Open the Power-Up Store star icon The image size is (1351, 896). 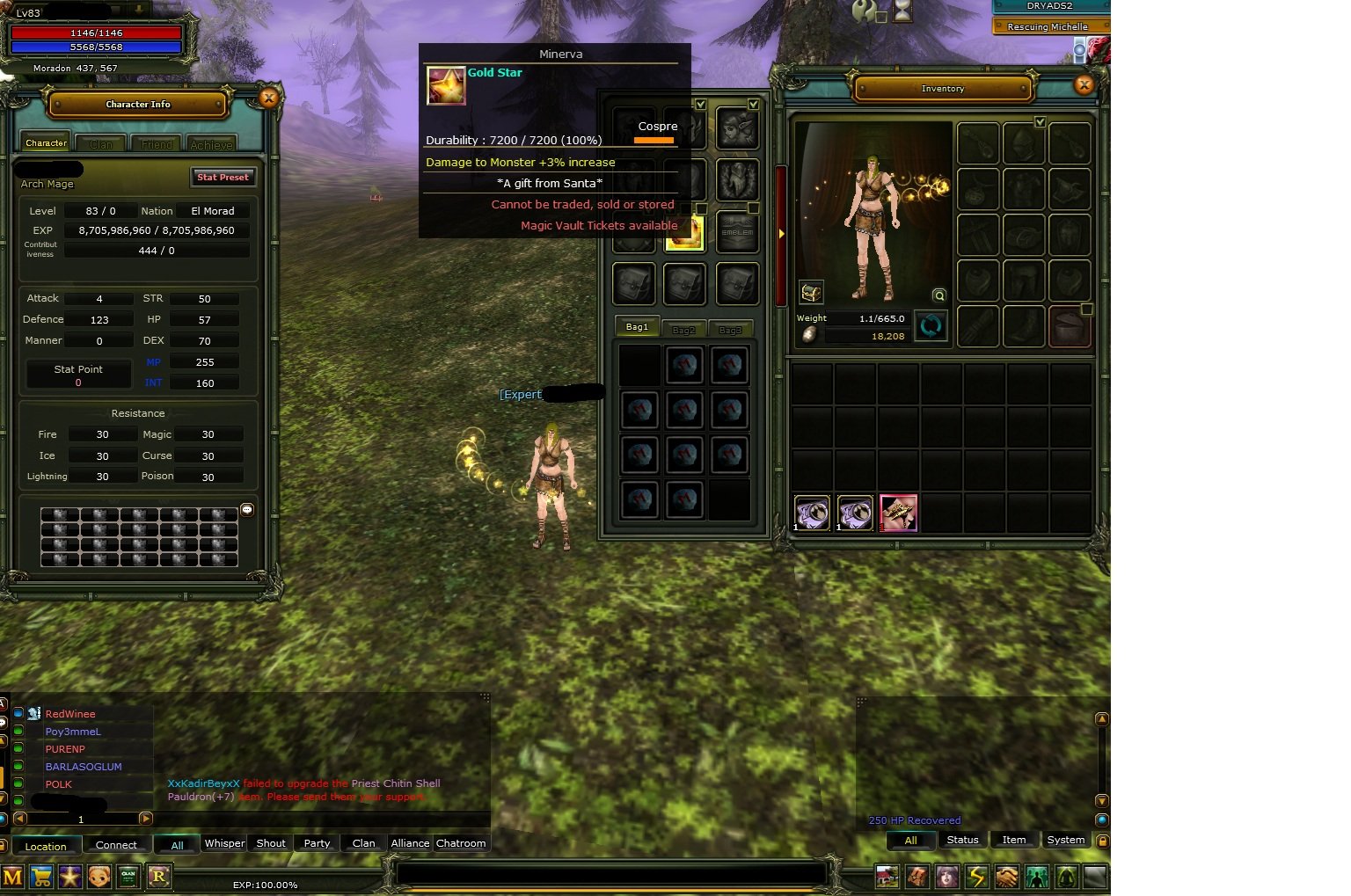pos(69,877)
